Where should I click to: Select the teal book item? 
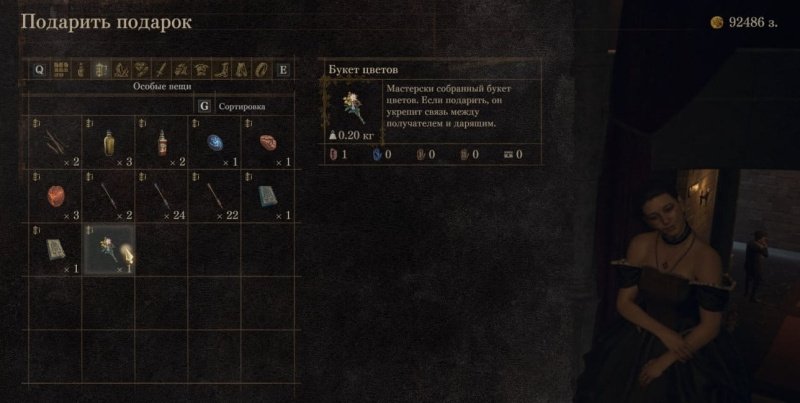click(x=268, y=197)
